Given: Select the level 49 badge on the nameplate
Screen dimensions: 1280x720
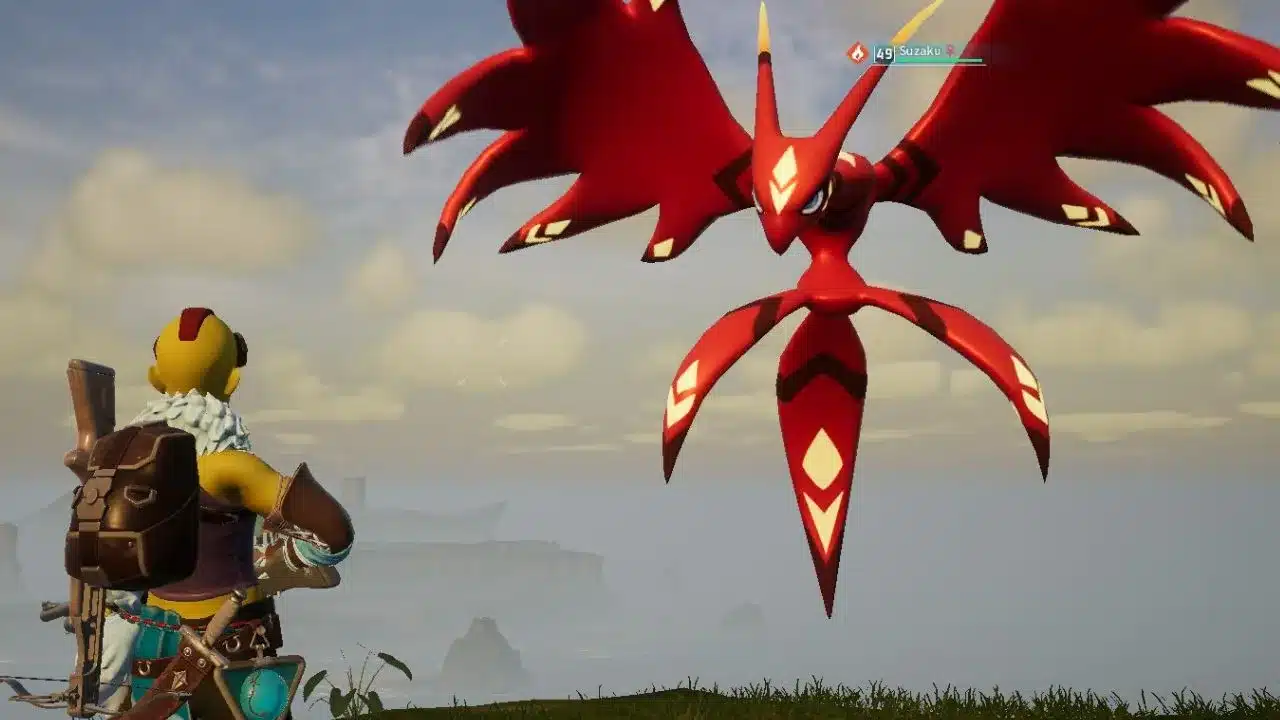Looking at the screenshot, I should point(884,53).
